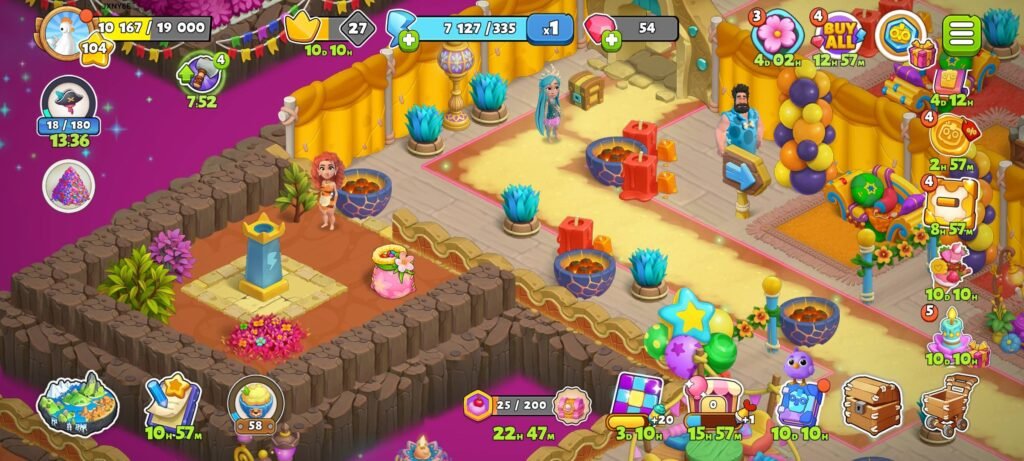Open the wooden treasure chest inventory
The width and height of the screenshot is (1024, 461).
870,403
